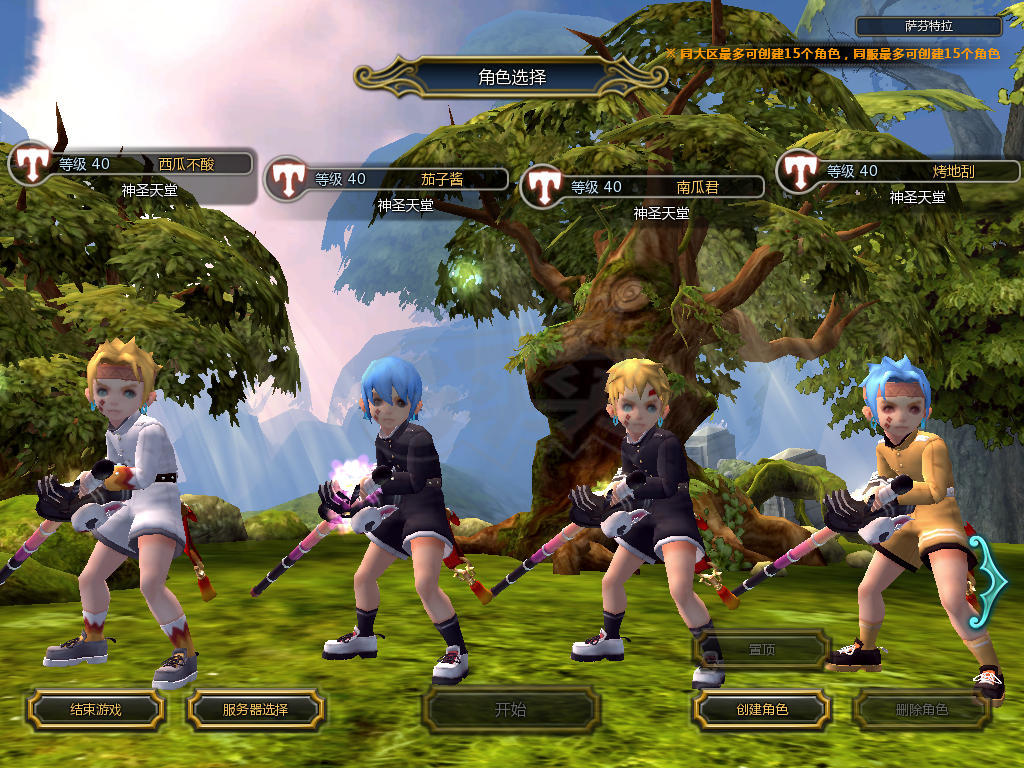Start the game with 开始 button
Viewport: 1024px width, 768px height.
coord(510,710)
